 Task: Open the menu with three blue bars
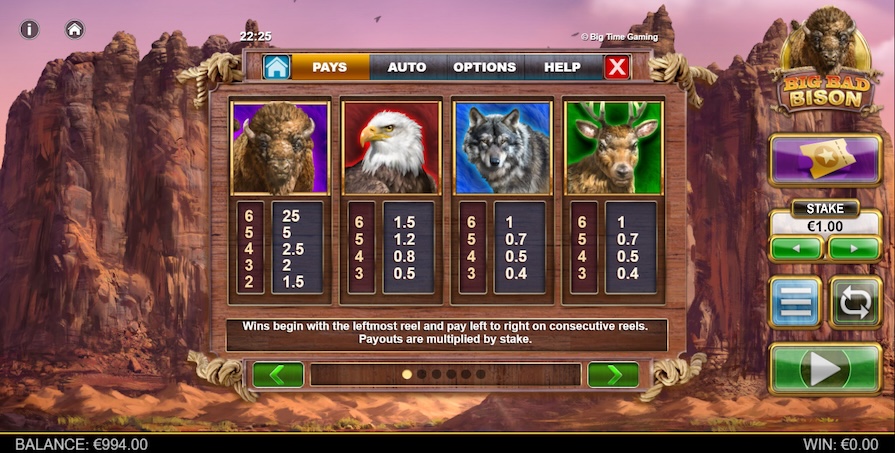point(795,302)
